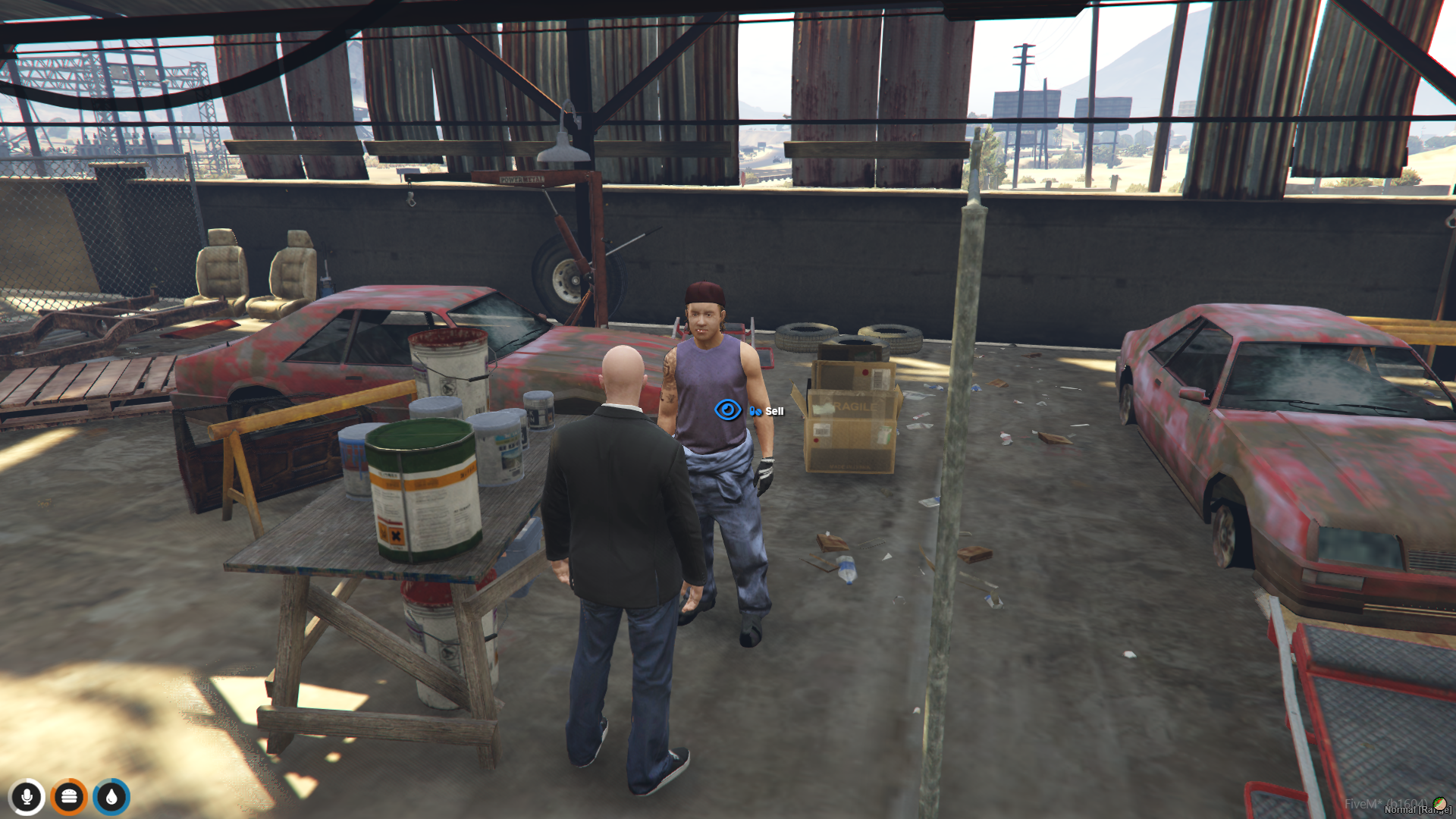
Task: Open the Sell interaction option
Action: [x=773, y=410]
